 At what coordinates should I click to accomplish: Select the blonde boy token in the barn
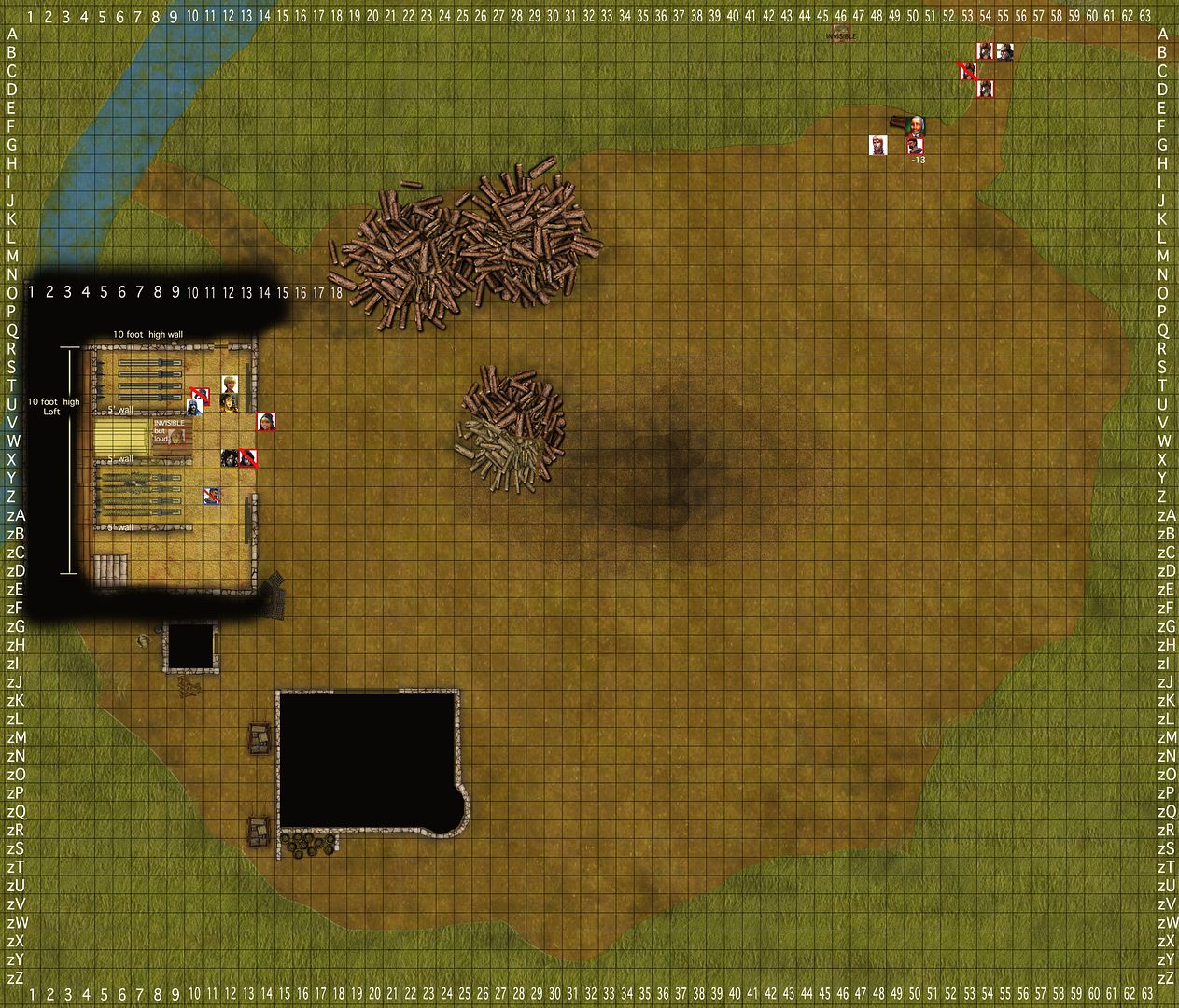tap(230, 385)
